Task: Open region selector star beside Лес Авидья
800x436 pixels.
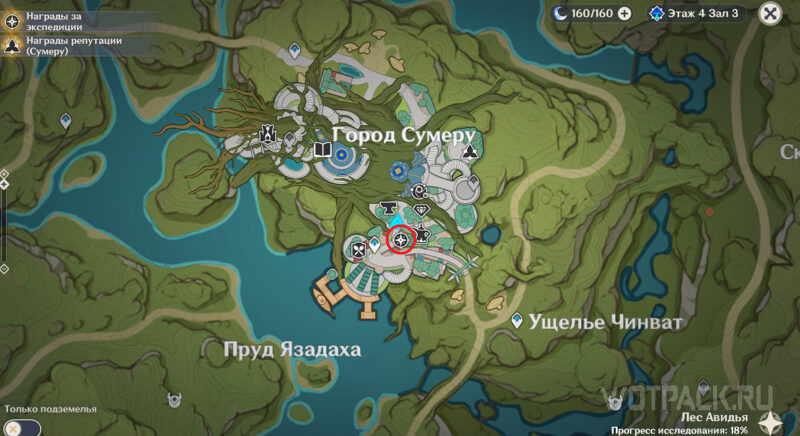Action: [770, 422]
